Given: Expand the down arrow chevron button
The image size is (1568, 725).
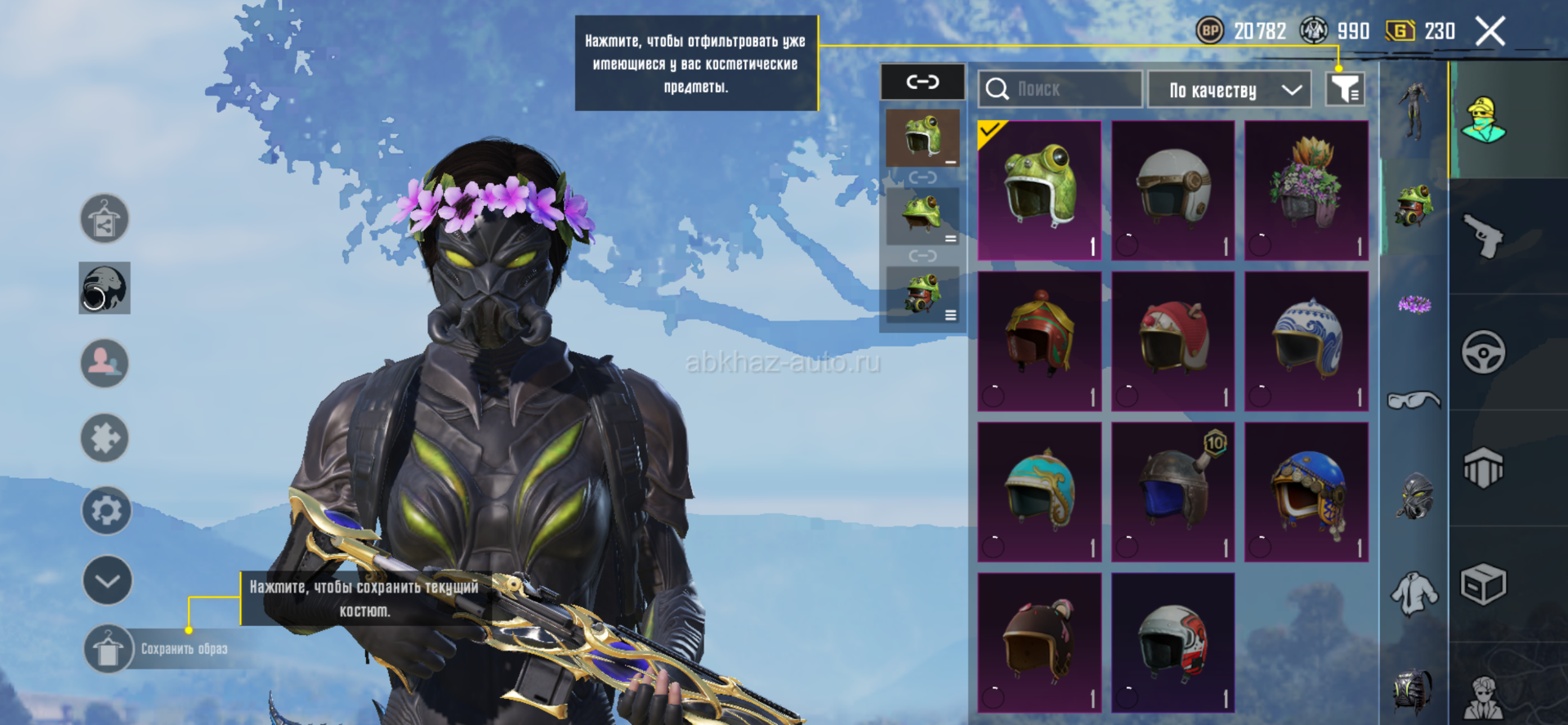Looking at the screenshot, I should pyautogui.click(x=107, y=580).
